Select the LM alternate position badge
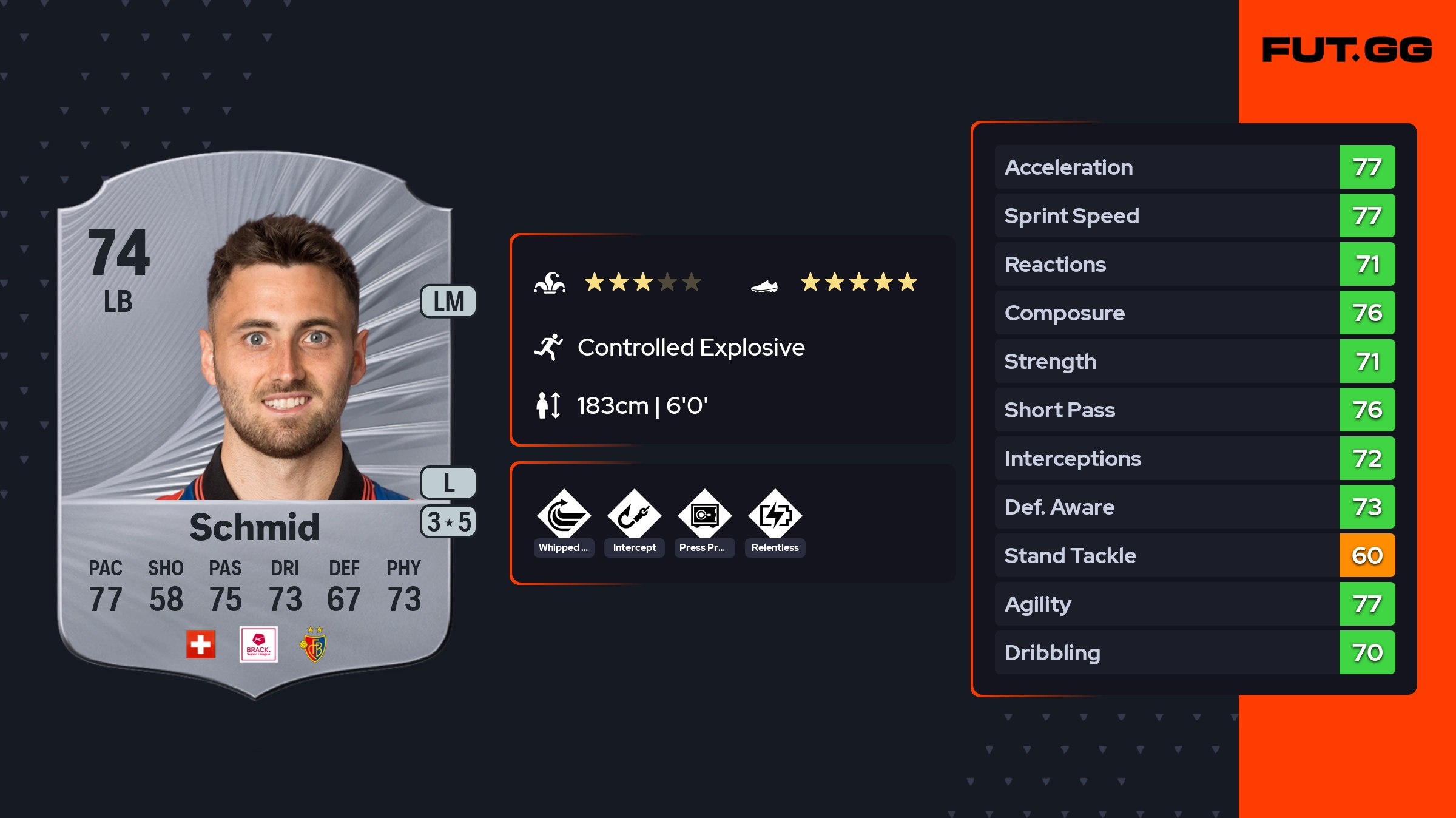 pyautogui.click(x=448, y=302)
